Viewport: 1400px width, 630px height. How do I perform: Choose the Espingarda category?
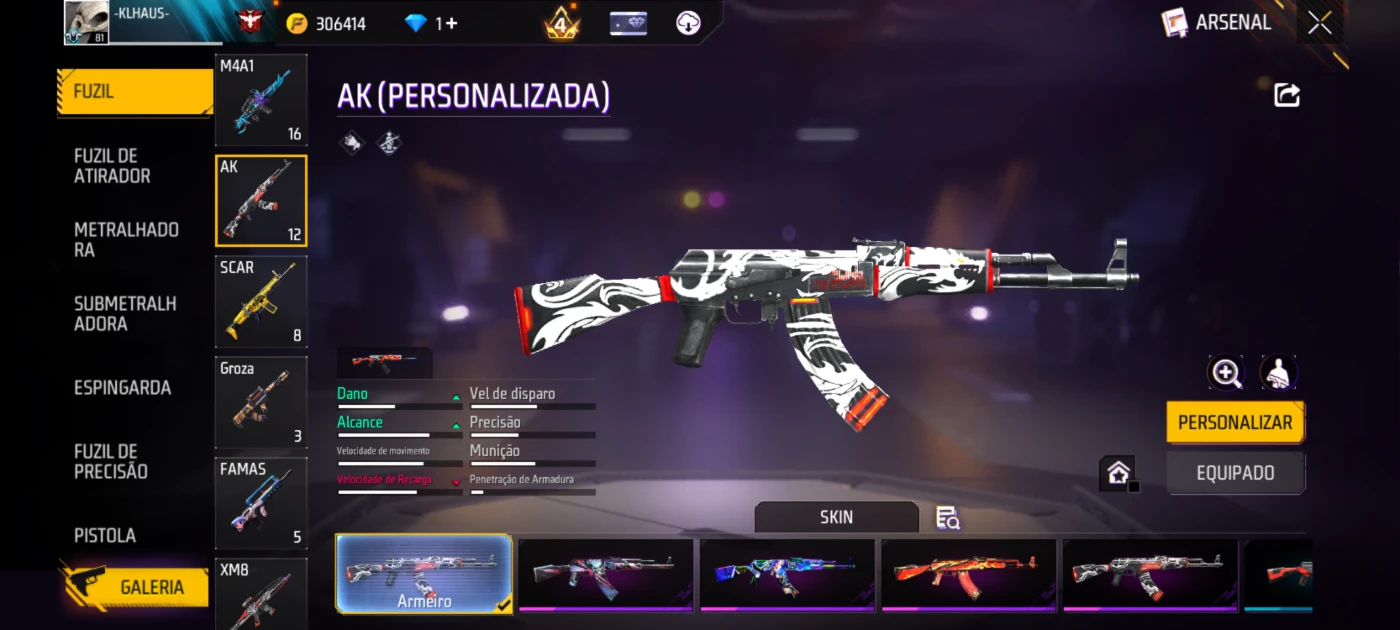[x=122, y=388]
